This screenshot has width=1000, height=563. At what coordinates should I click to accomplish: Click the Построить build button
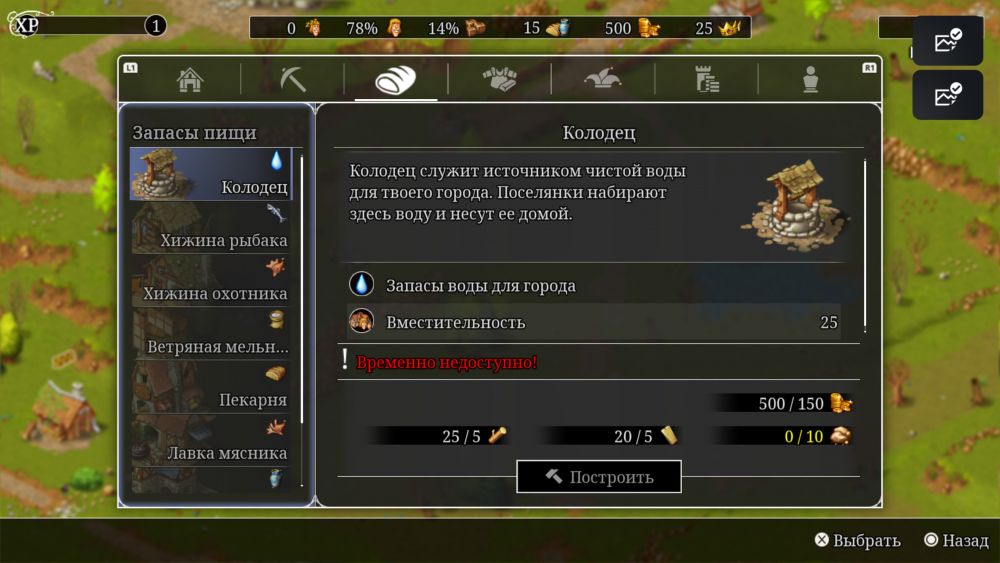pyautogui.click(x=598, y=477)
